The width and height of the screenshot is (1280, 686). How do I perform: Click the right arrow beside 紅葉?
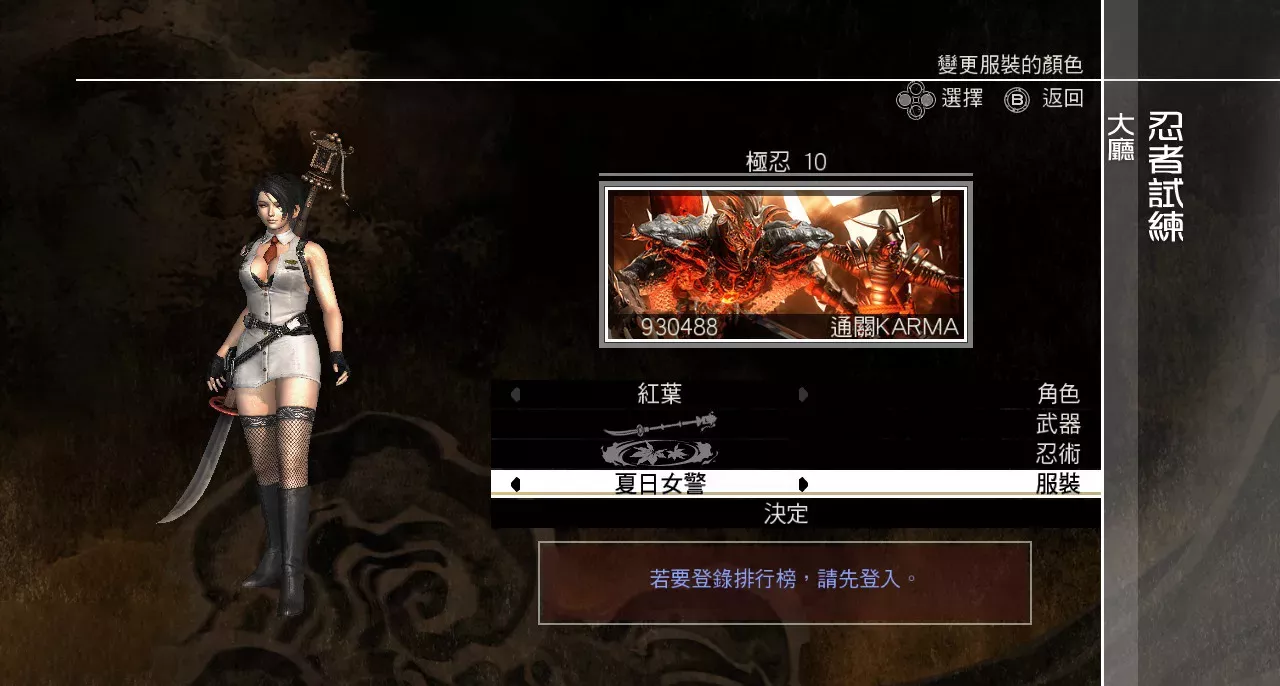[803, 395]
